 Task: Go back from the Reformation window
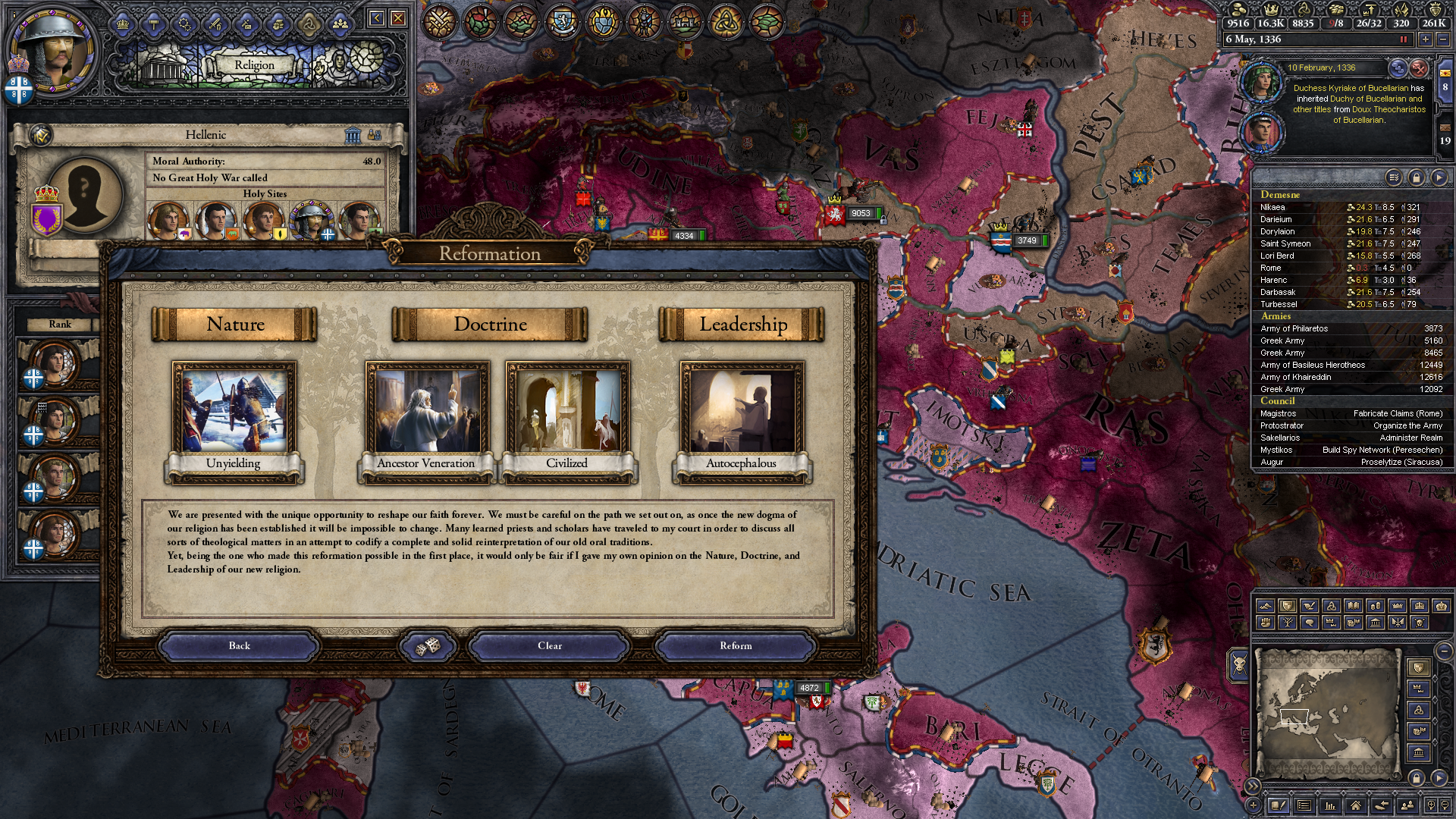coord(239,646)
